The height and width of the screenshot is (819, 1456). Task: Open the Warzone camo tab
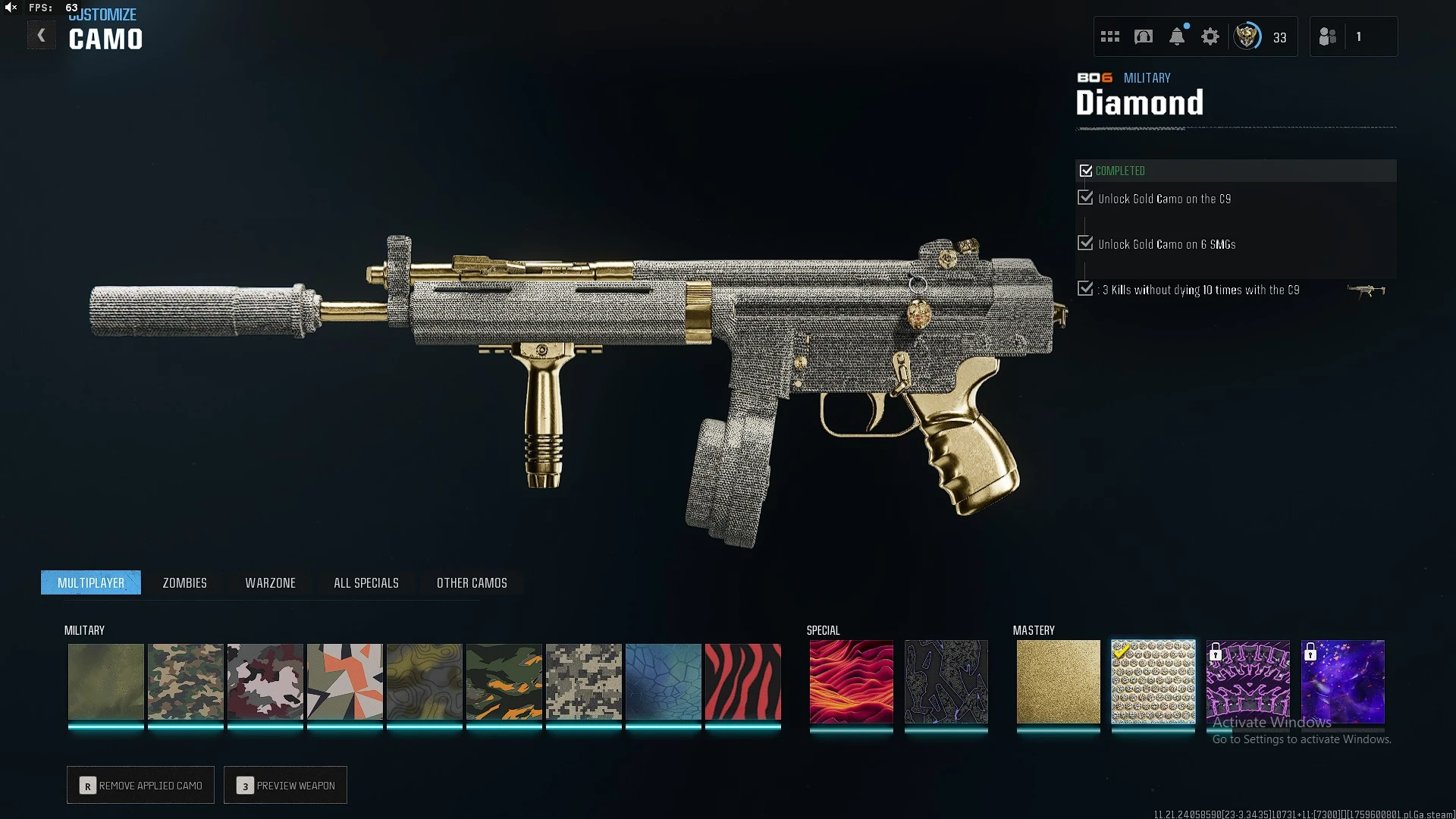coord(270,582)
